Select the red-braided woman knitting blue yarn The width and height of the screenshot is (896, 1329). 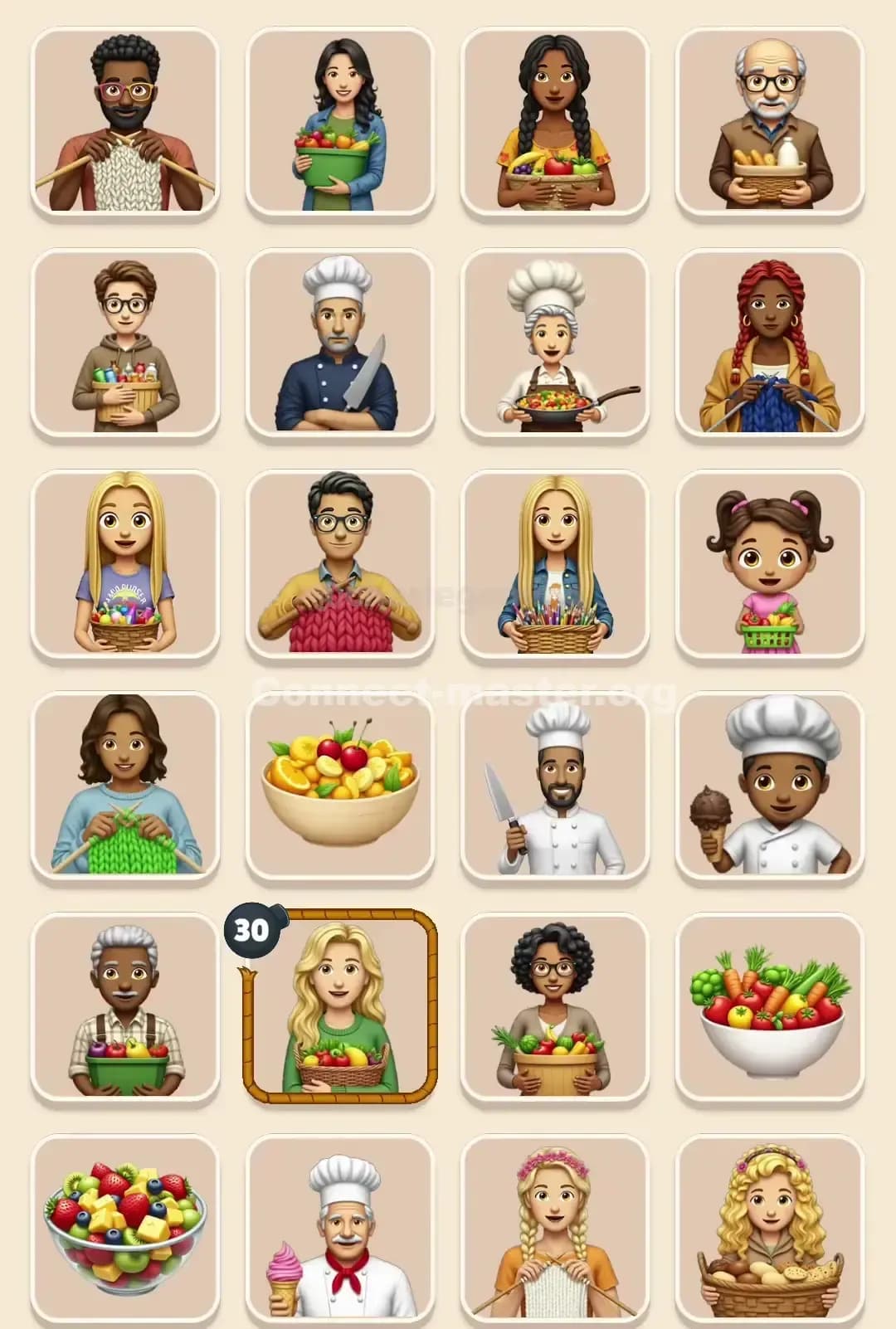(770, 343)
